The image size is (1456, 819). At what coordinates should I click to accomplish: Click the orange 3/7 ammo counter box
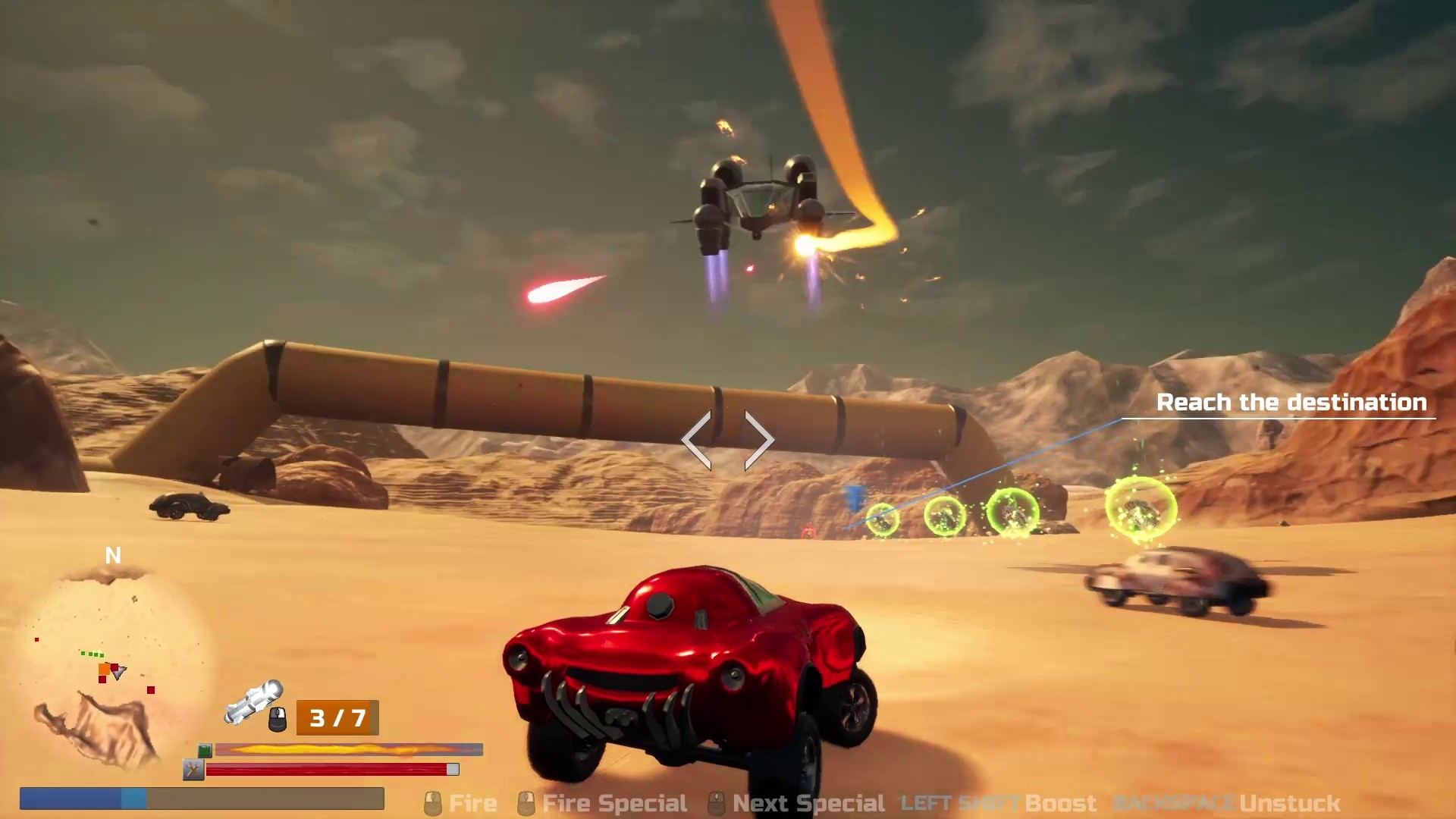coord(337,716)
